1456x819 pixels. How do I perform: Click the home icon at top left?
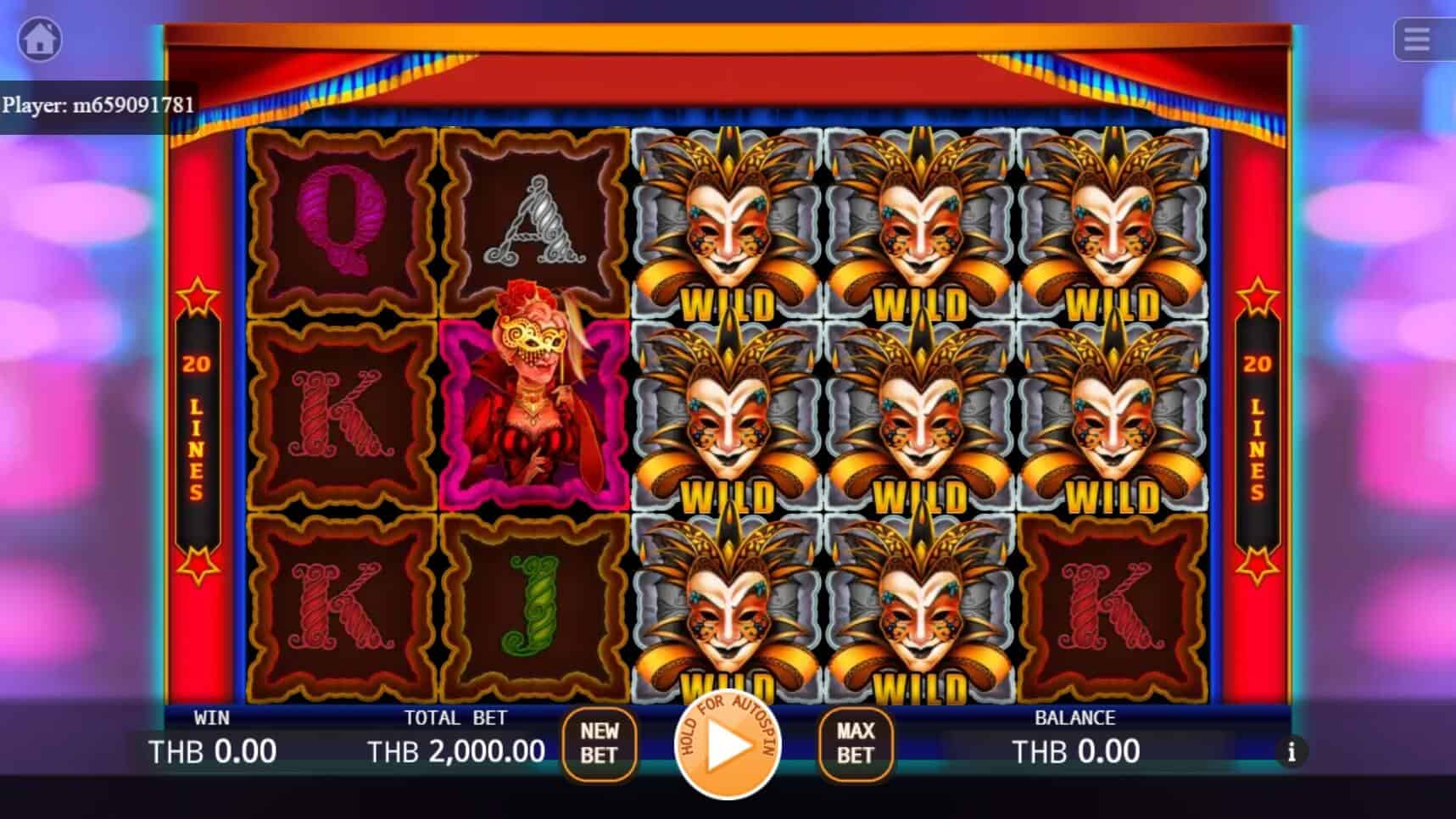[x=40, y=40]
